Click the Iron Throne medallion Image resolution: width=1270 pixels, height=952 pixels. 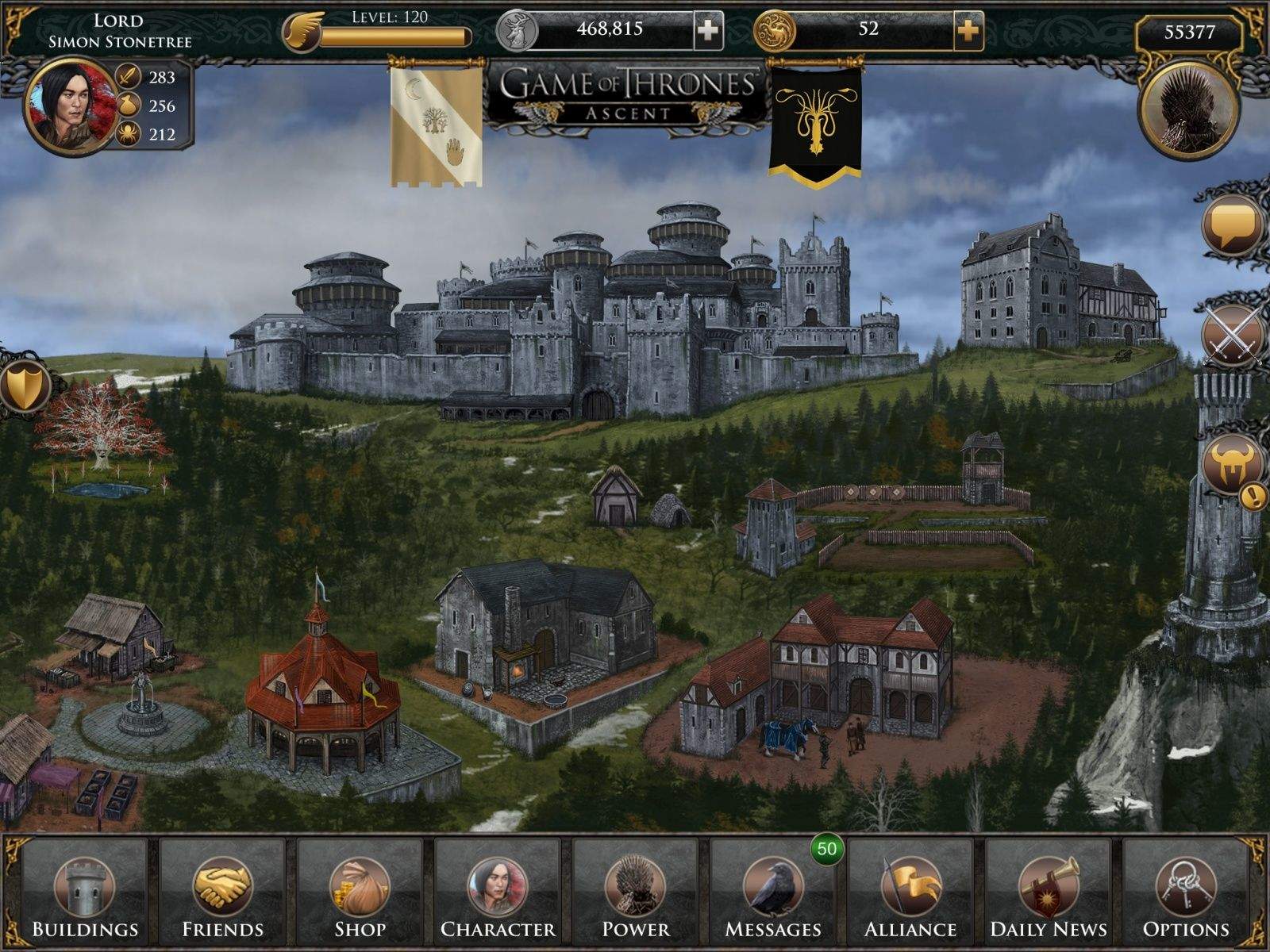(1188, 112)
